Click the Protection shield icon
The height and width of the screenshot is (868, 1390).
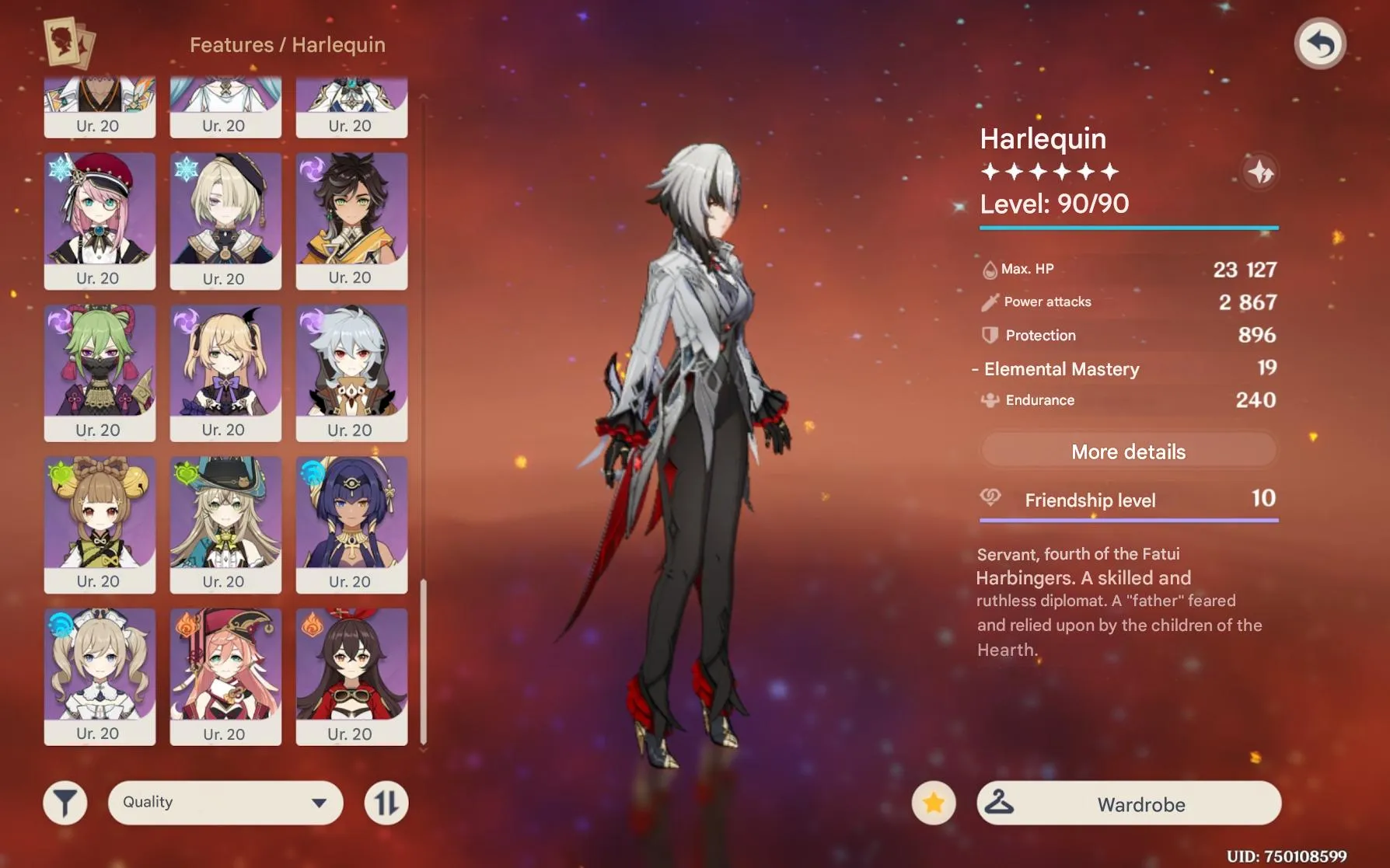click(x=989, y=335)
